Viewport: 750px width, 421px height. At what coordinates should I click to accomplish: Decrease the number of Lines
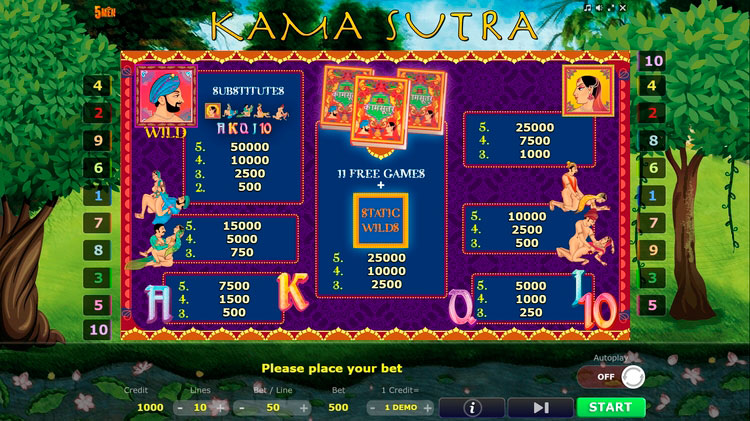pos(179,408)
